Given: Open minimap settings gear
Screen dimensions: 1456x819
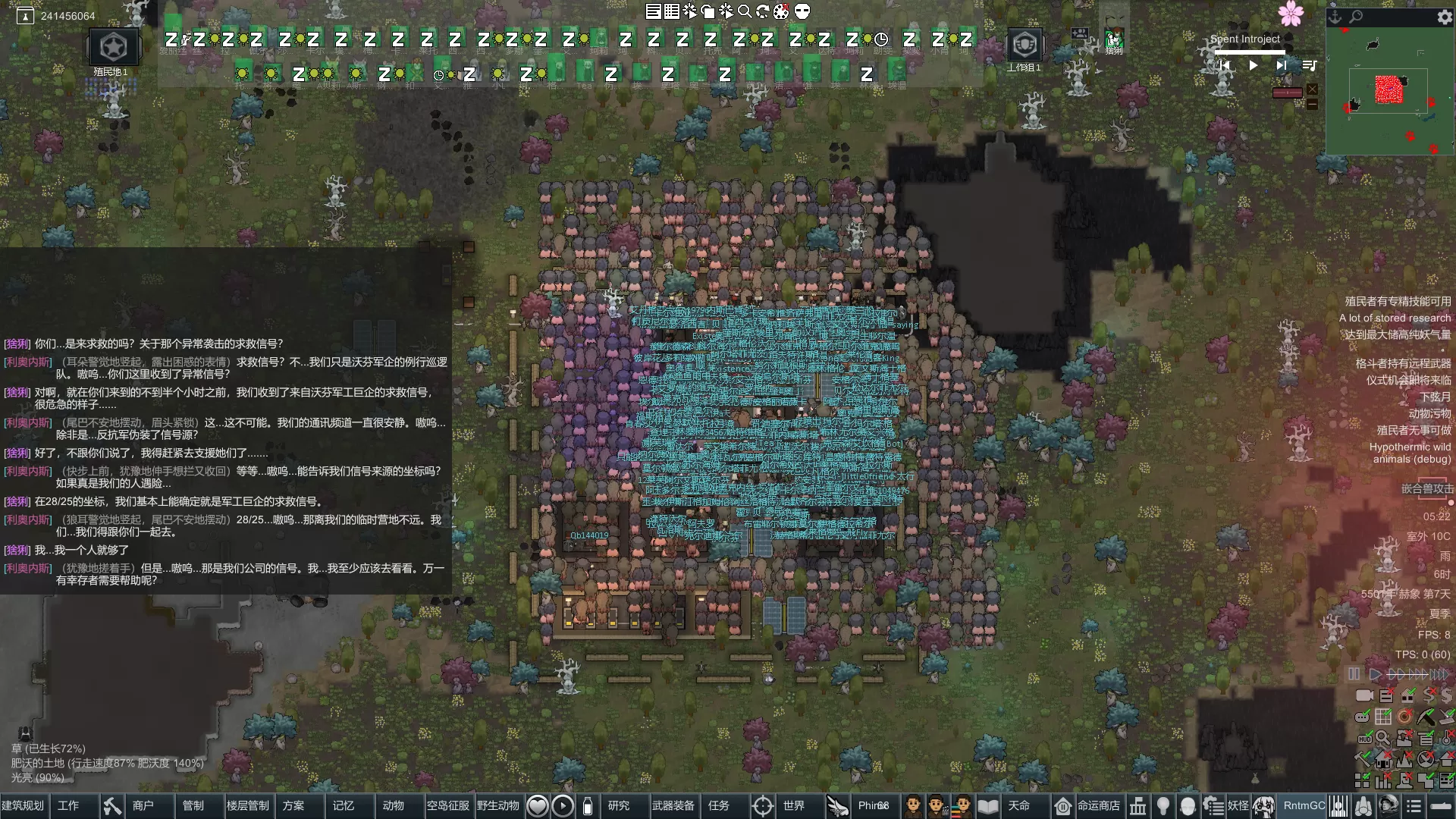Looking at the screenshot, I should 1444,17.
